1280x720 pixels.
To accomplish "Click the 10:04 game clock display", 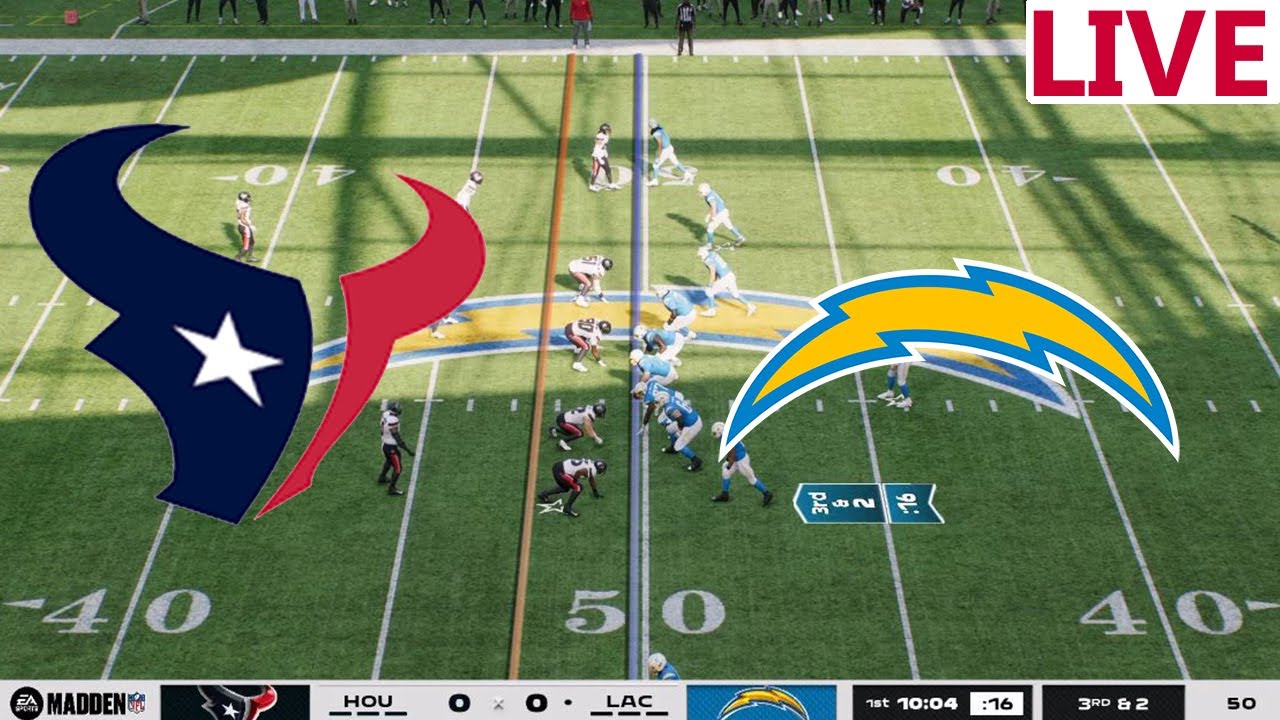I will point(925,703).
